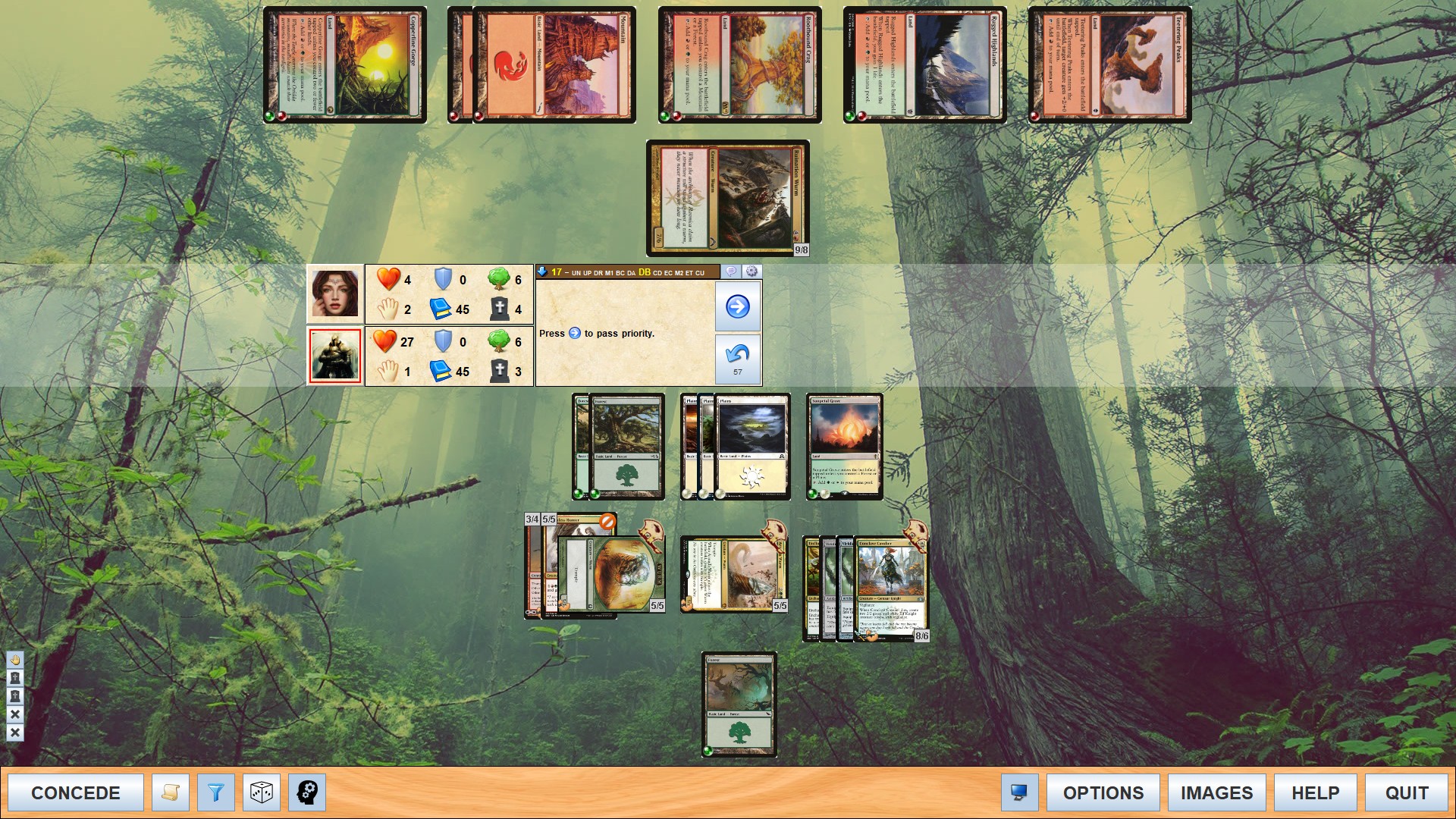1456x819 pixels.
Task: Click the scroll icon in bottom bar
Action: coord(171,792)
